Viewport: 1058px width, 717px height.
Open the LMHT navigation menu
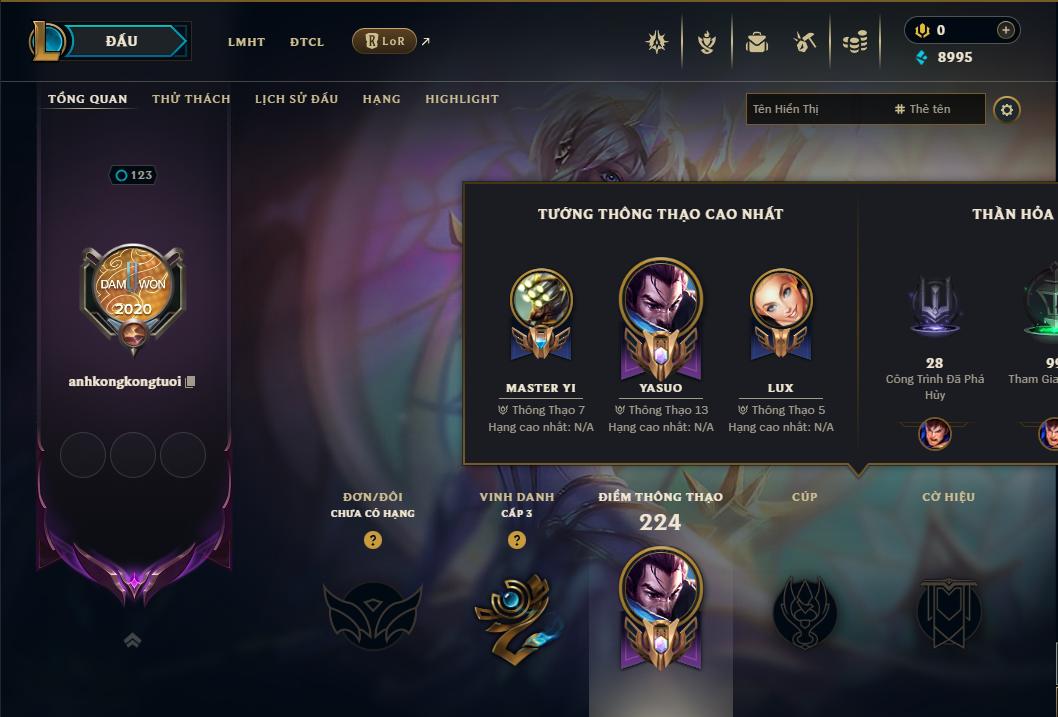tap(246, 42)
